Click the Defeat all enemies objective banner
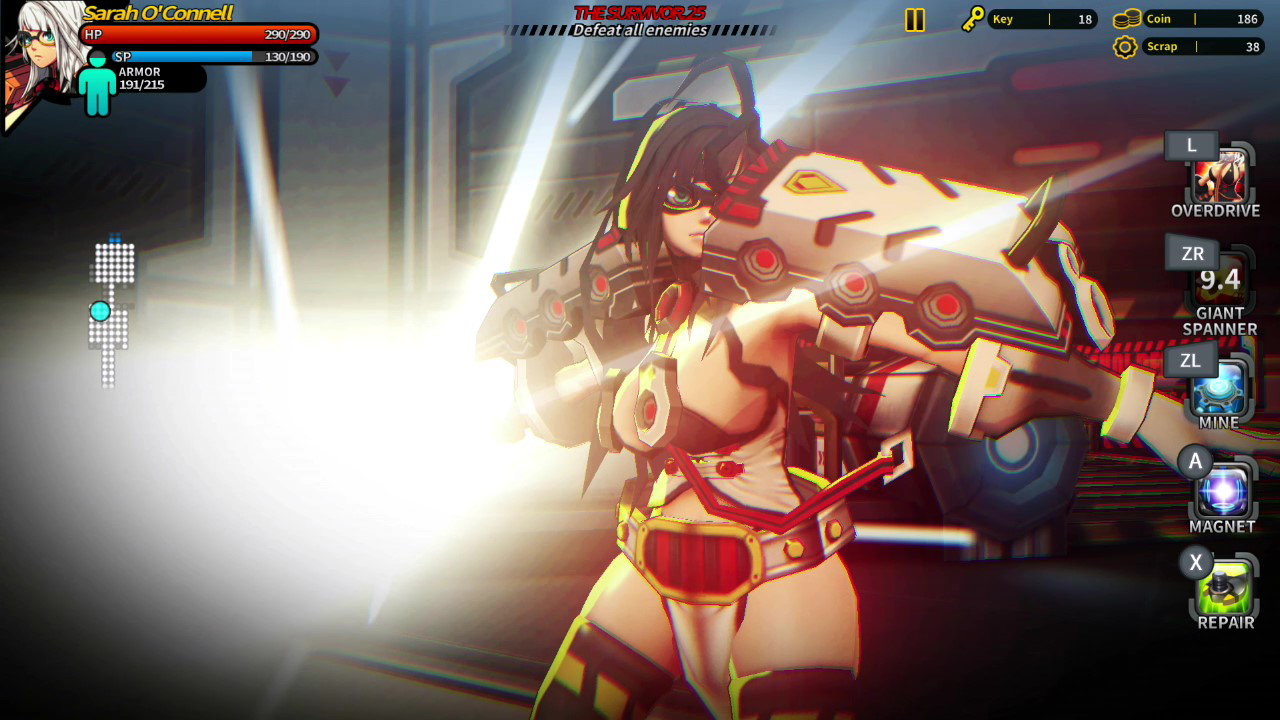This screenshot has height=720, width=1280. [638, 29]
